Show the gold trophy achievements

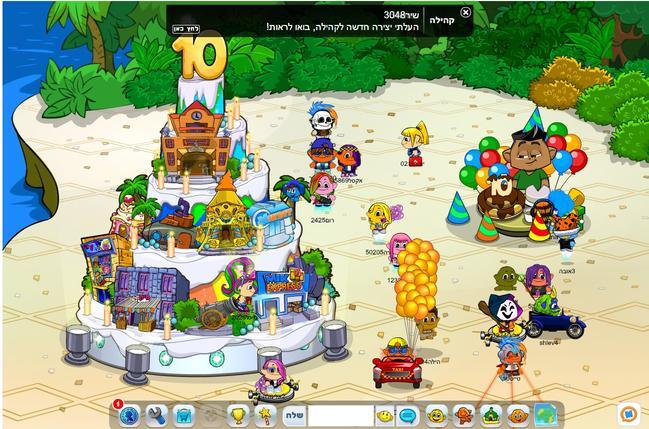238,414
